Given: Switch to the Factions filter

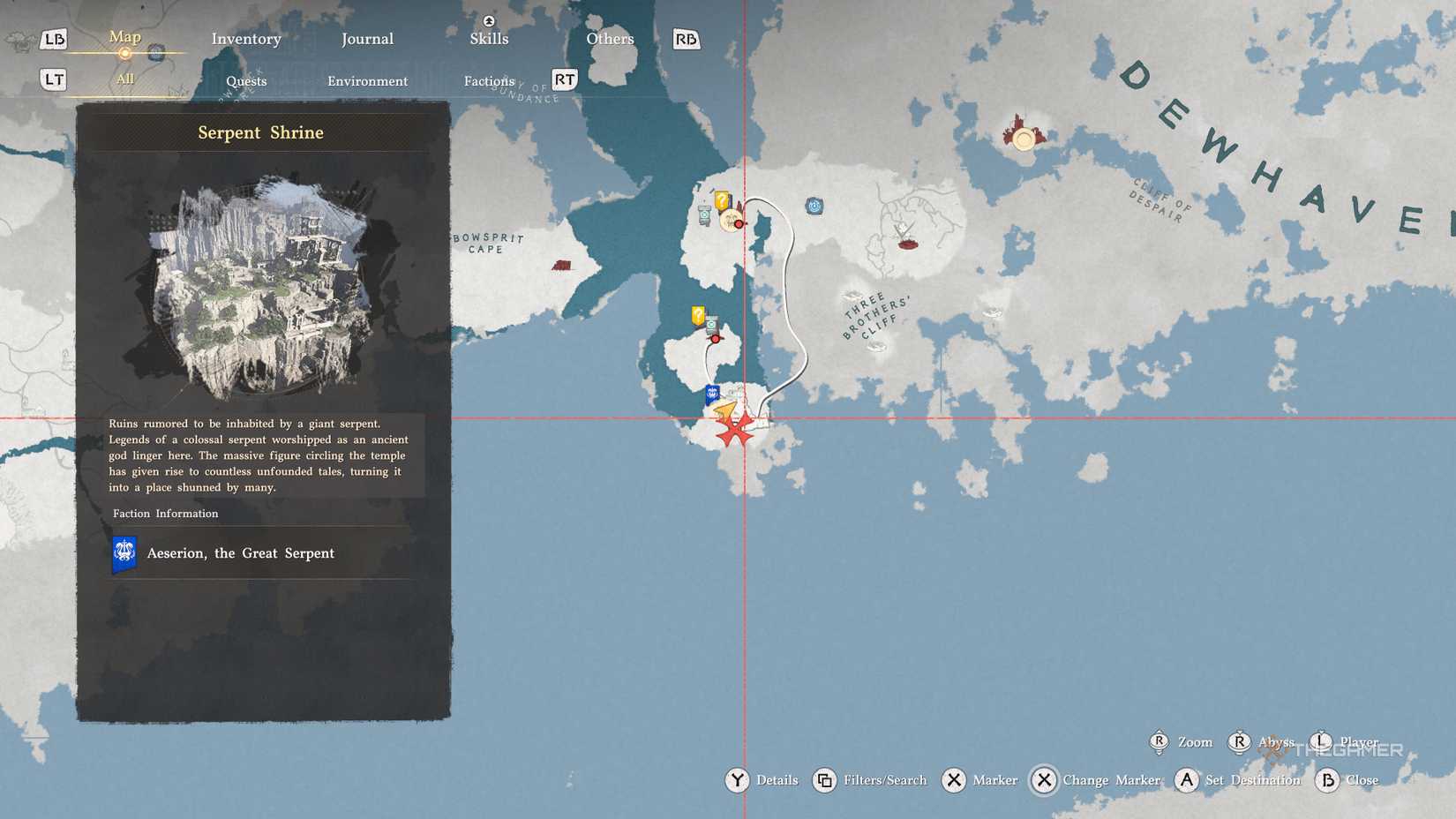Looking at the screenshot, I should click(488, 80).
